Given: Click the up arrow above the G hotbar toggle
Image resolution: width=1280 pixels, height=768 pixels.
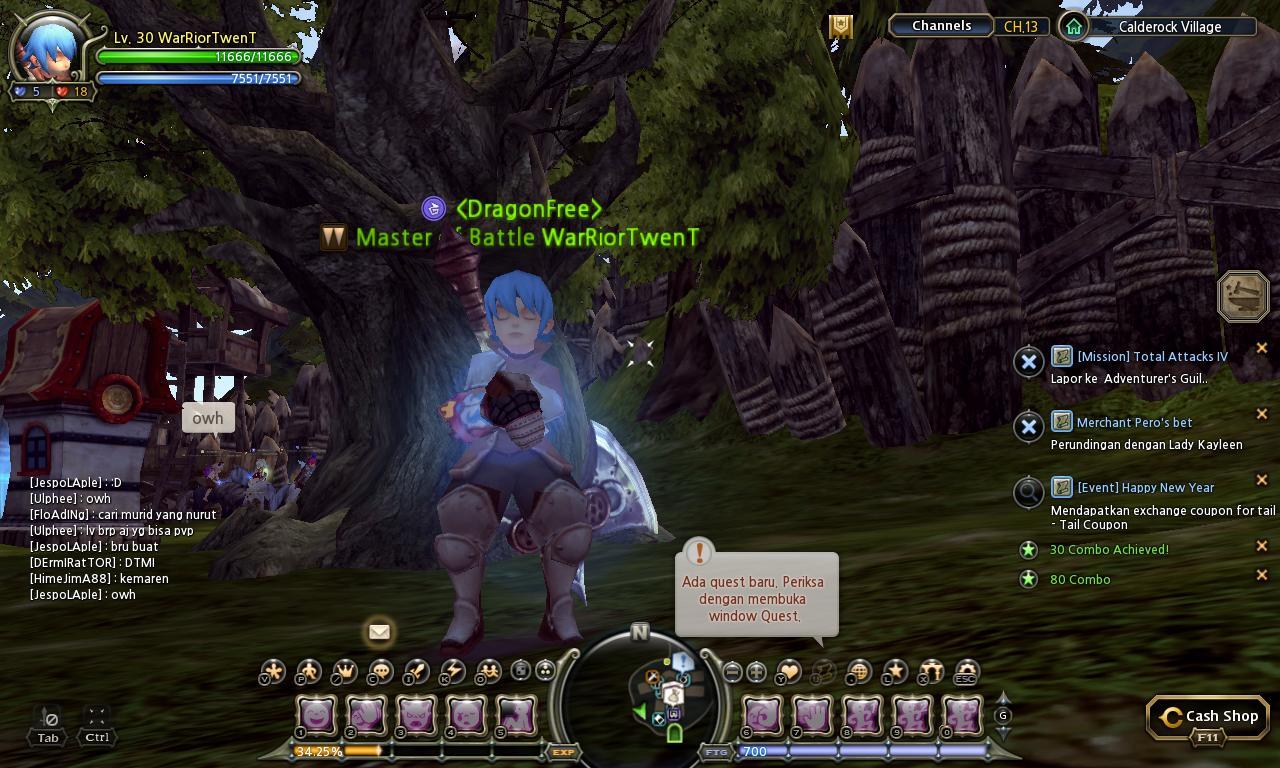Looking at the screenshot, I should pyautogui.click(x=1003, y=698).
